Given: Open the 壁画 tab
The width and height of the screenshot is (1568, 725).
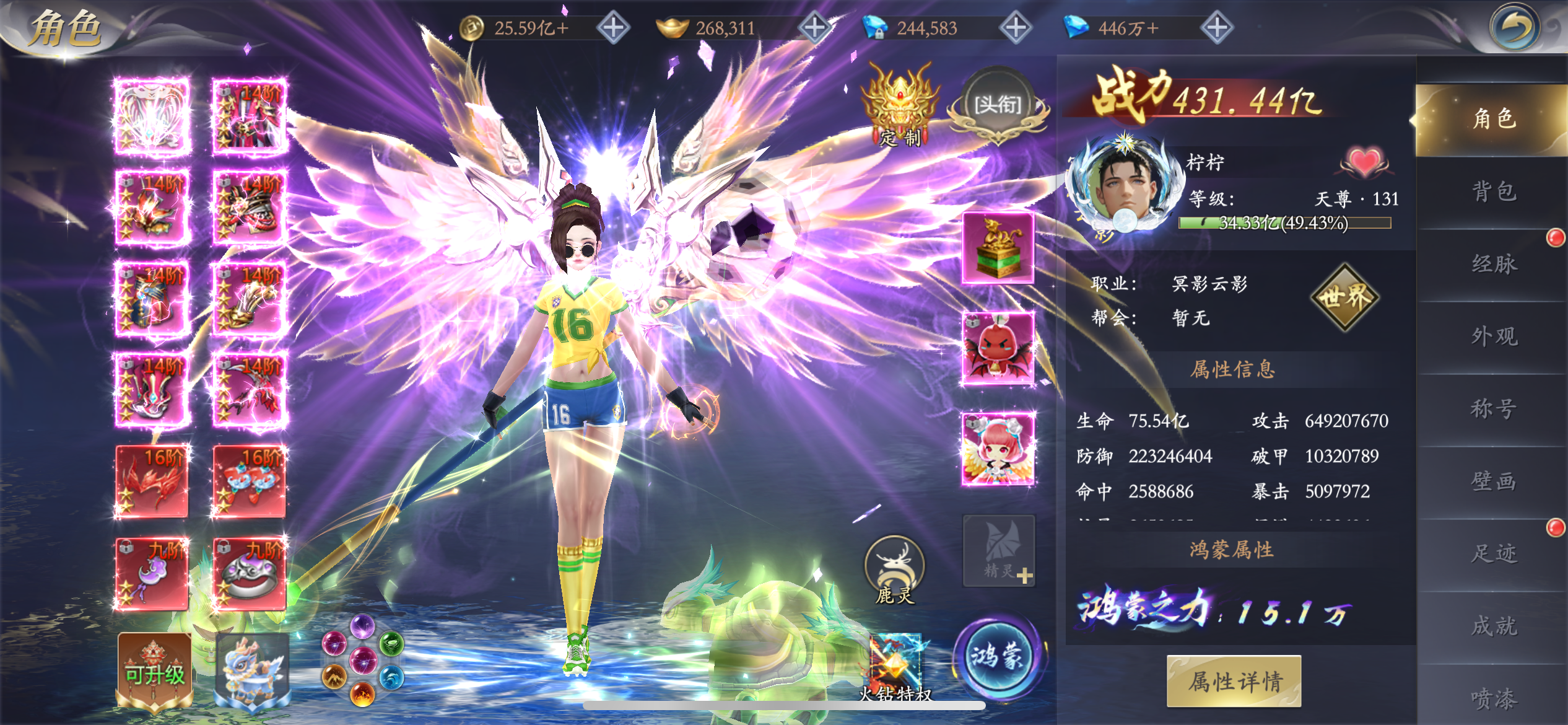Looking at the screenshot, I should tap(1493, 481).
